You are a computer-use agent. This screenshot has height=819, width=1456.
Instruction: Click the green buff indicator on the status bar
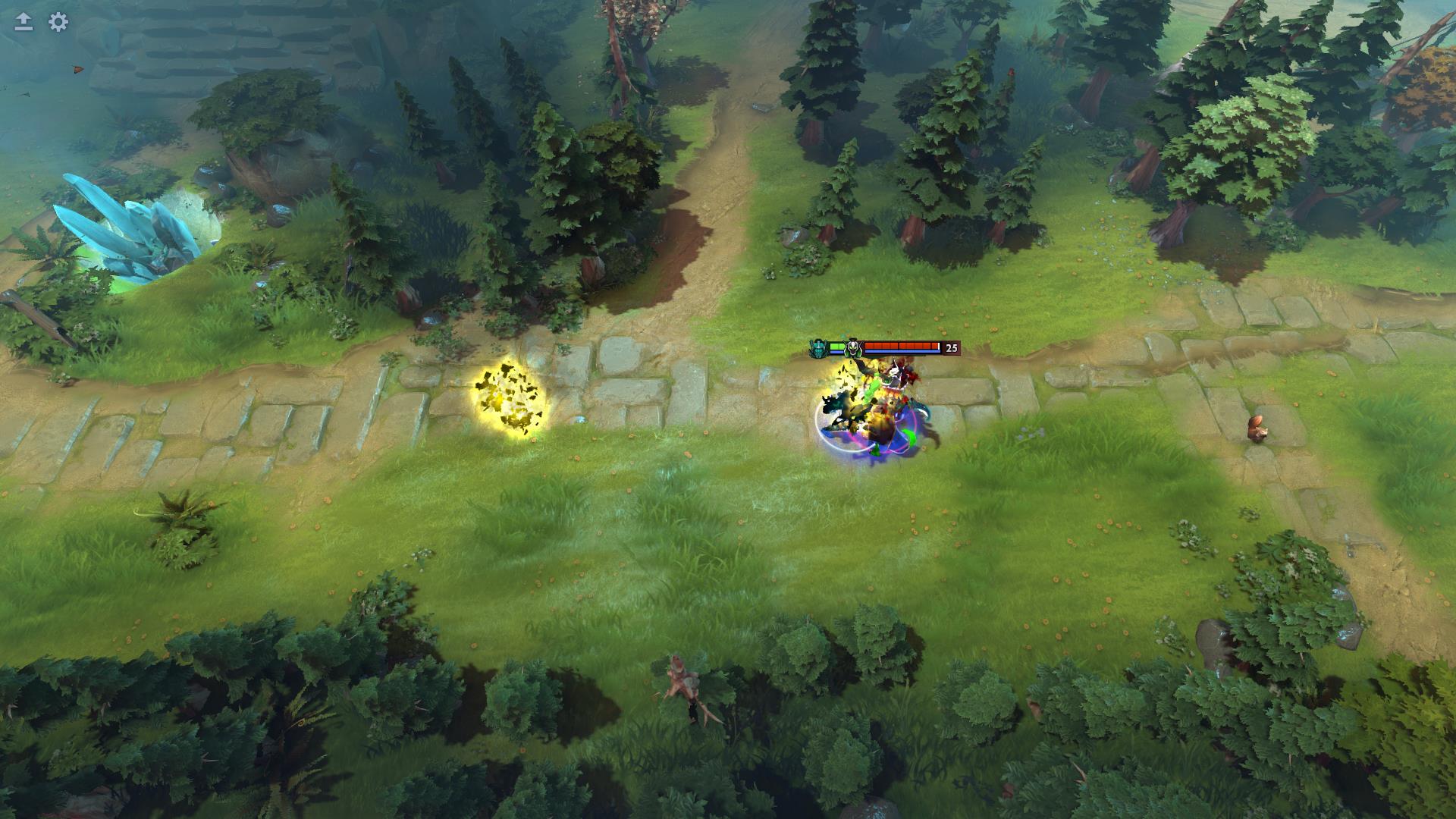(x=836, y=346)
